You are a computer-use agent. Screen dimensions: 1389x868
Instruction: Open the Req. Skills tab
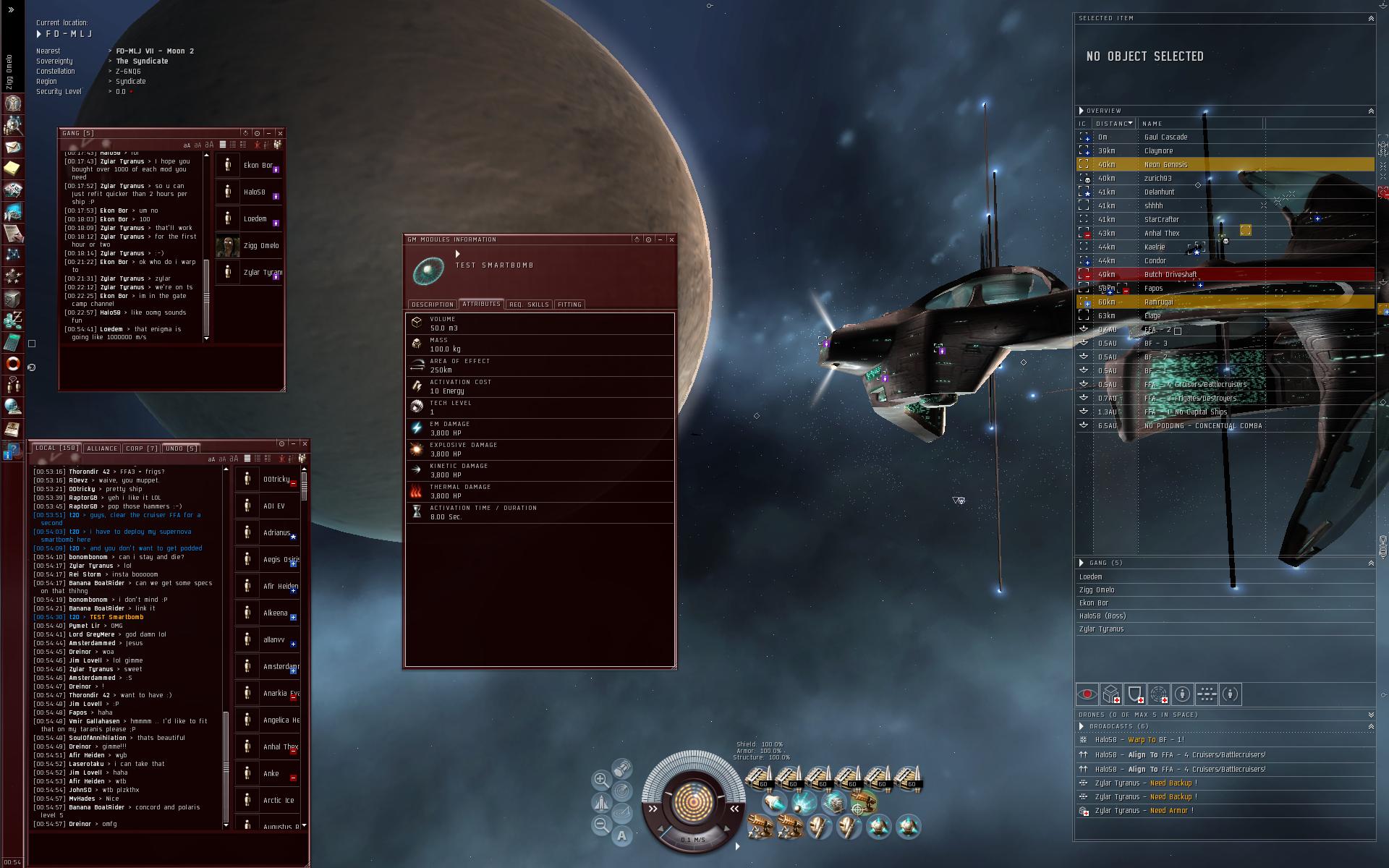pyautogui.click(x=529, y=305)
